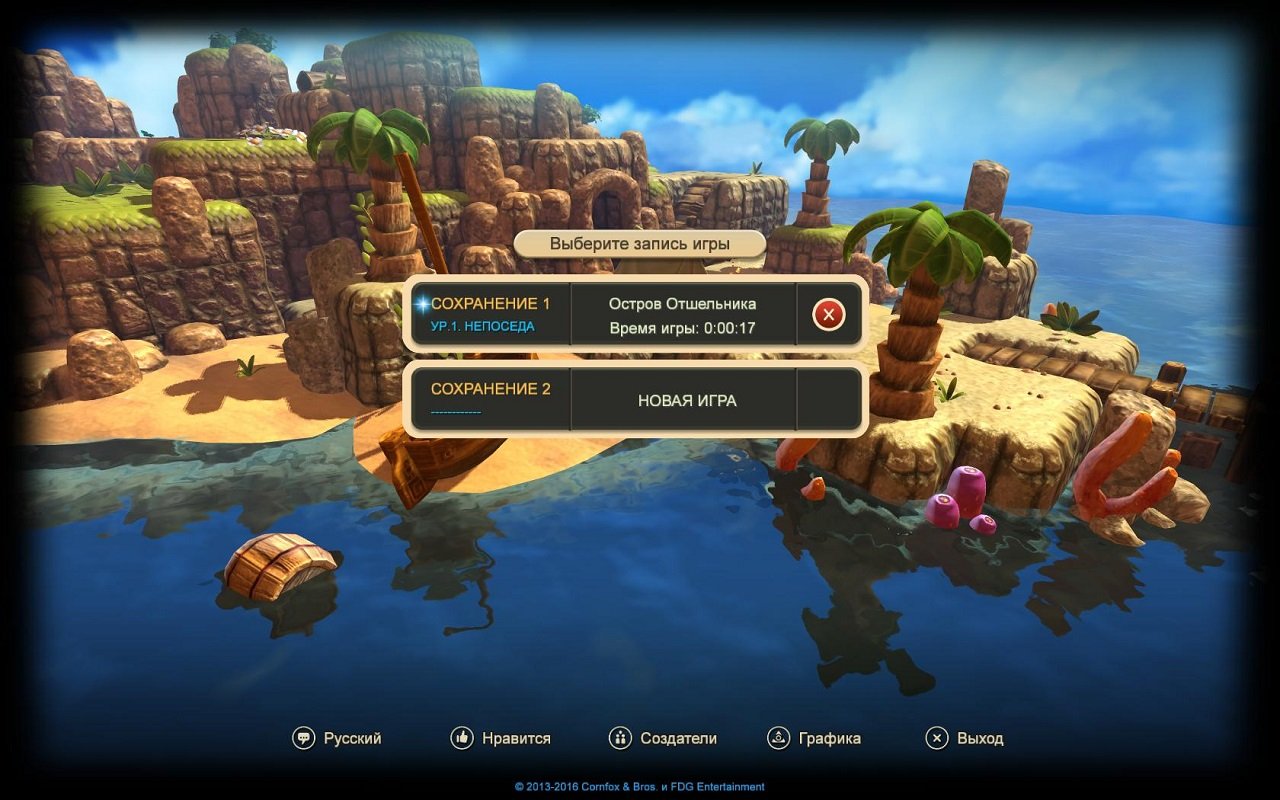Click the thumbs-up icon beside Нравится
The height and width of the screenshot is (800, 1280).
click(460, 738)
